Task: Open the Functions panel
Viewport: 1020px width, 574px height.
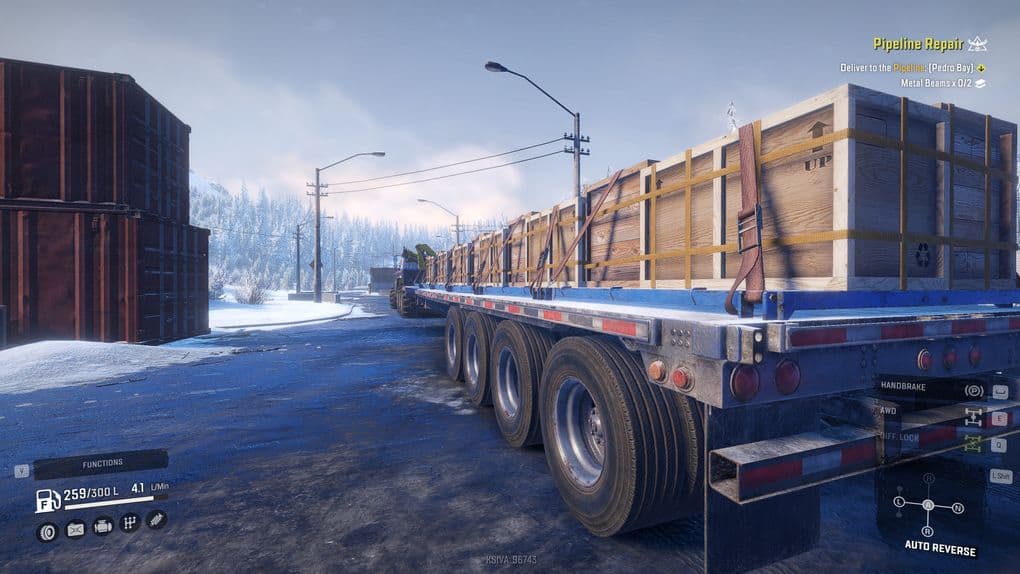Action: click(x=102, y=463)
